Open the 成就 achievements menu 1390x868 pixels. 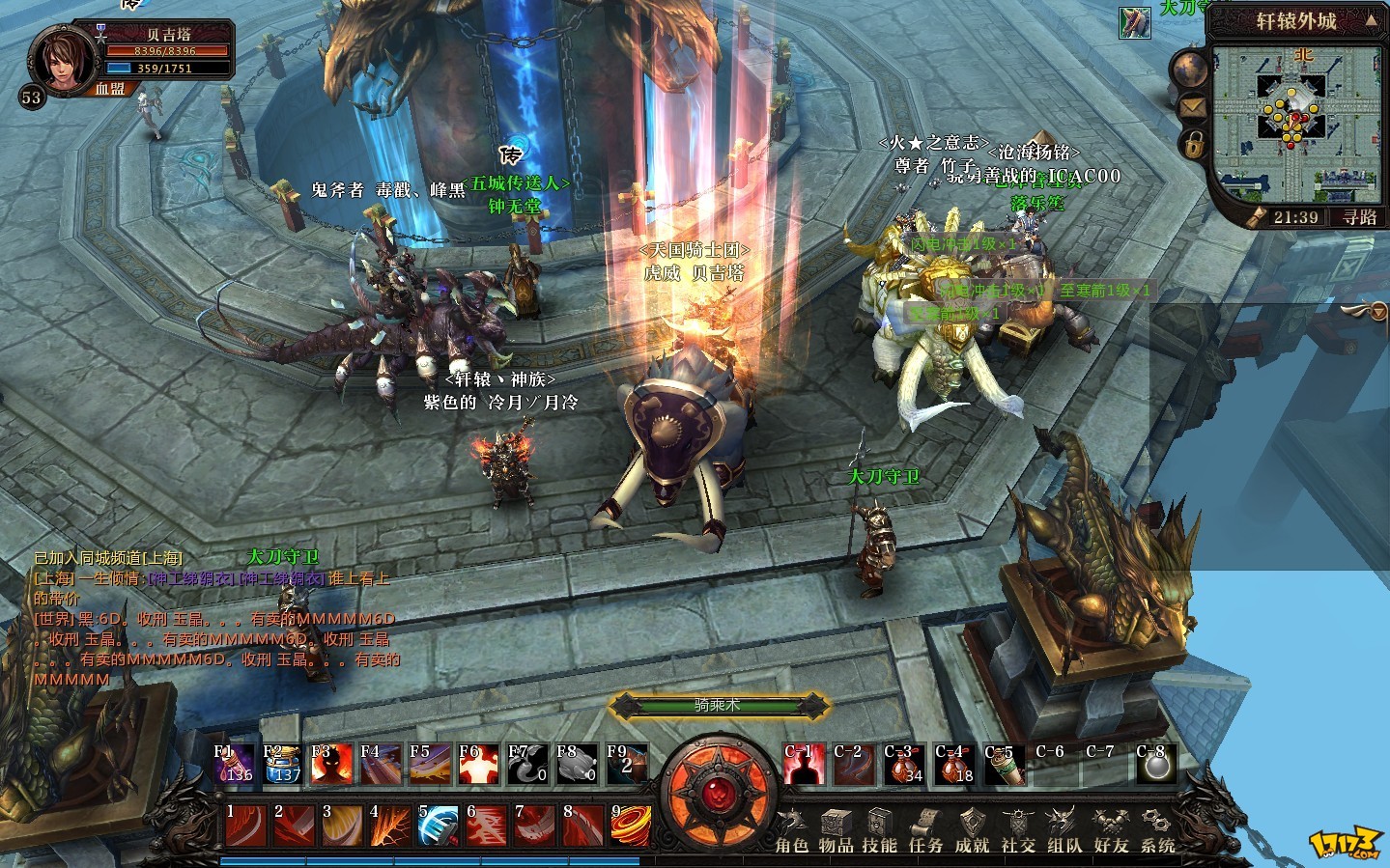click(972, 831)
